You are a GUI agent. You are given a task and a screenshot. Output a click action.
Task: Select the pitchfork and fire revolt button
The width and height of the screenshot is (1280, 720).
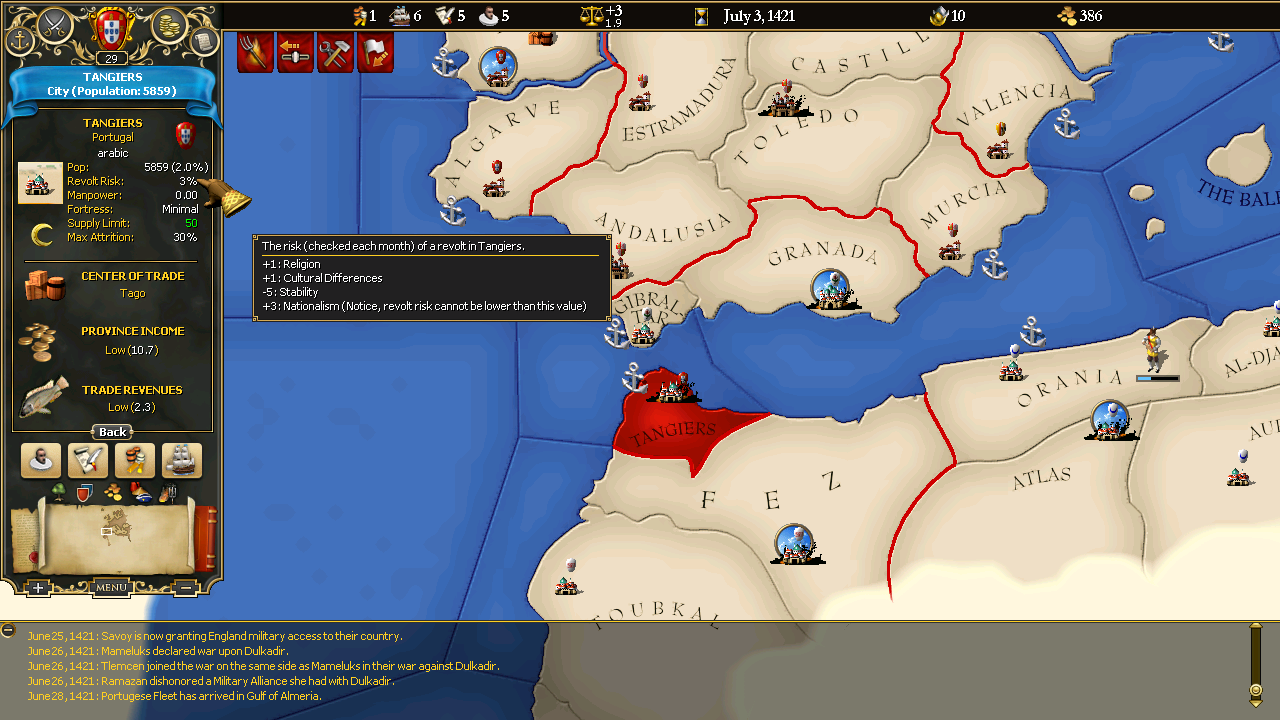pyautogui.click(x=255, y=53)
